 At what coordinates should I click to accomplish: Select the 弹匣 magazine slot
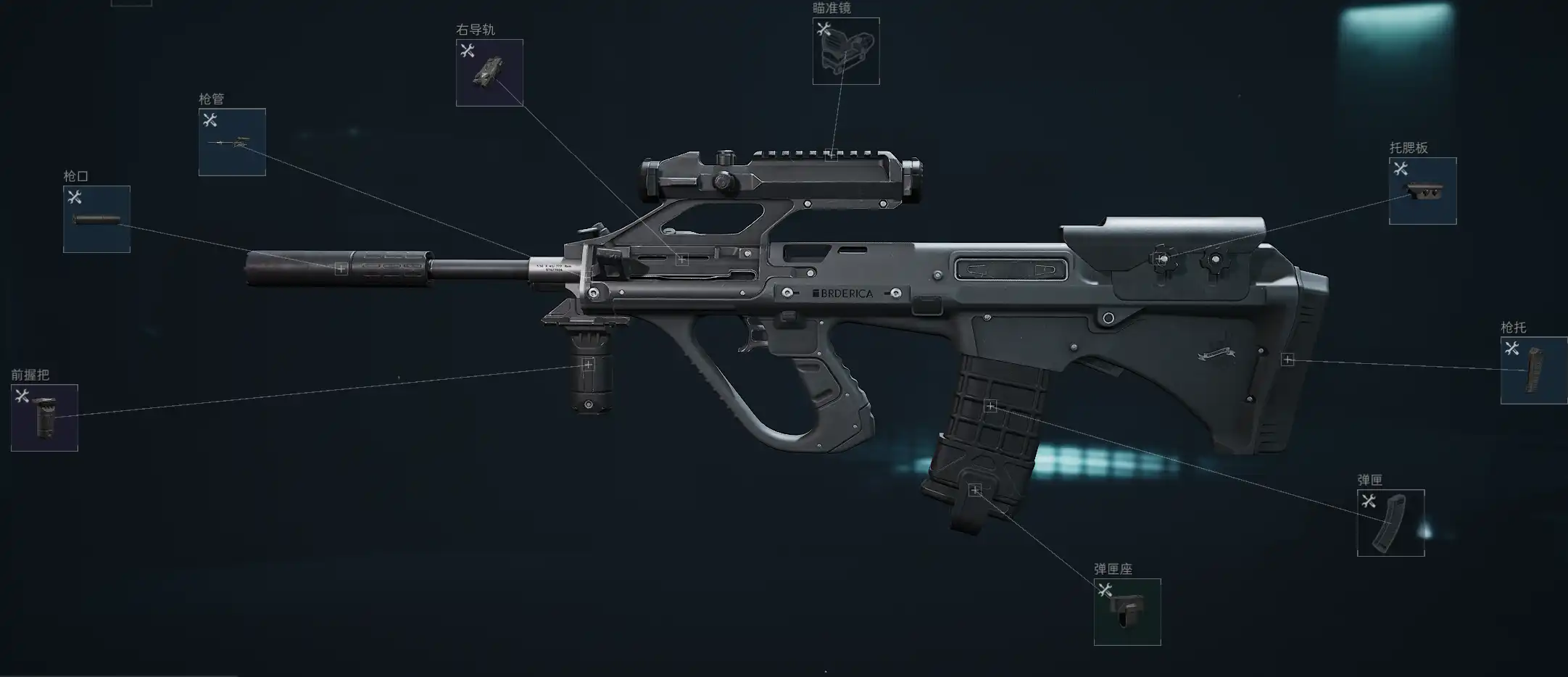[1390, 523]
